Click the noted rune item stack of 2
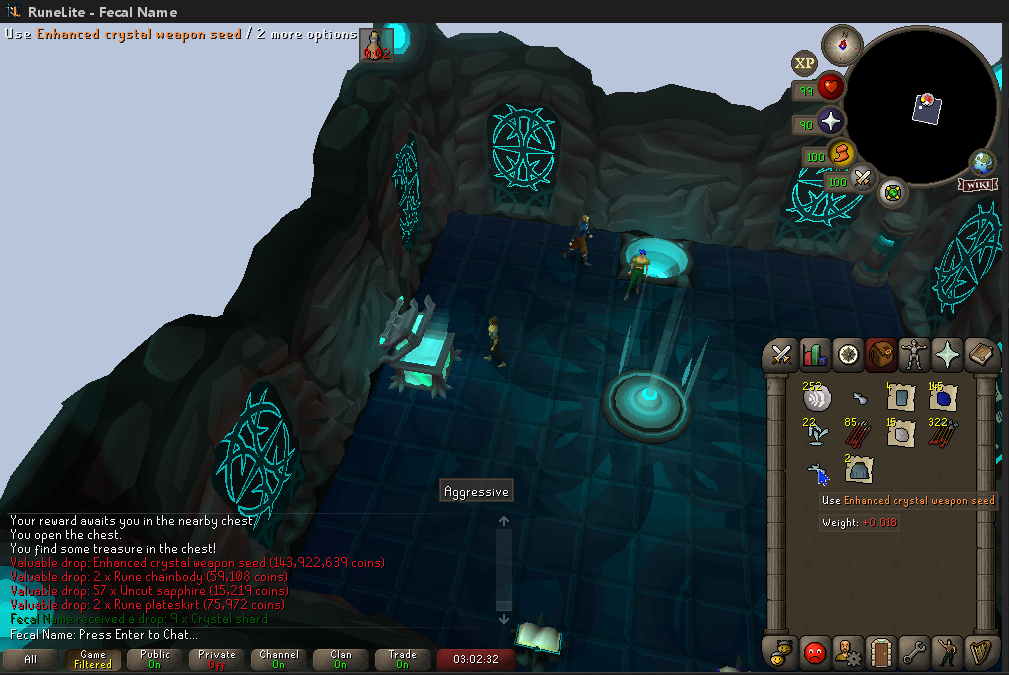Image resolution: width=1009 pixels, height=675 pixels. coord(858,469)
